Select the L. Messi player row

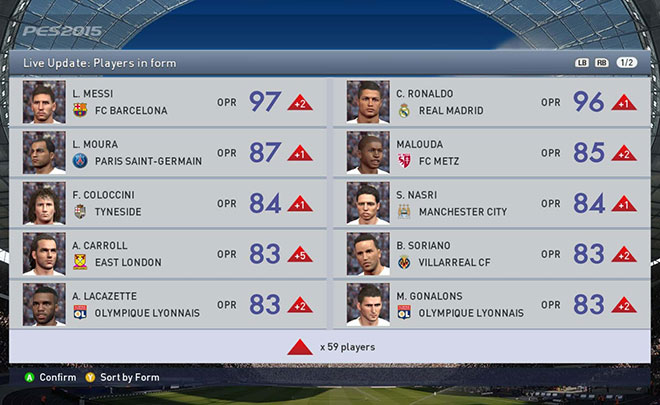[167, 102]
